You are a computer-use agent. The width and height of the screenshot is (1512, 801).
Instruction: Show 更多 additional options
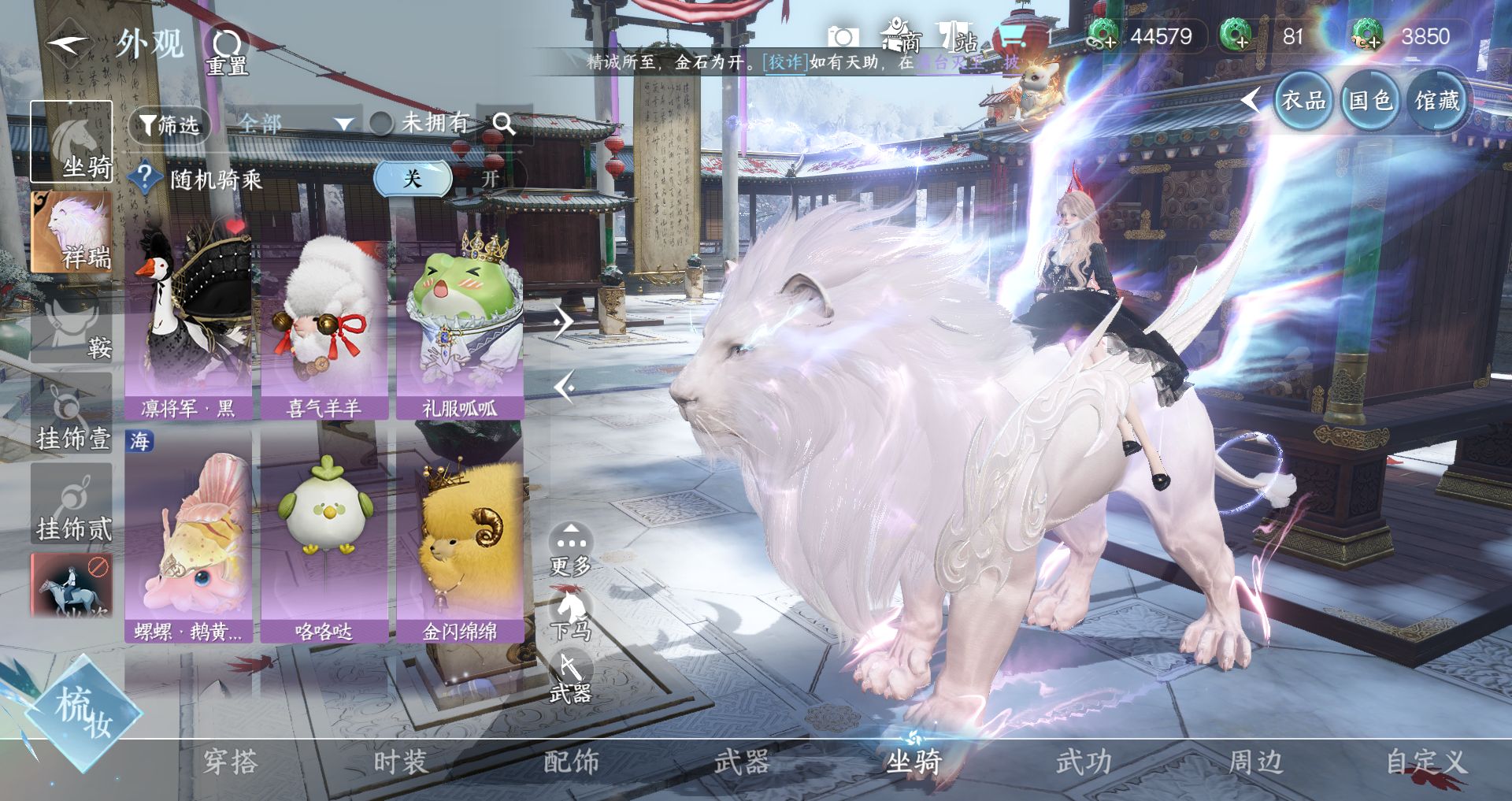pyautogui.click(x=570, y=549)
